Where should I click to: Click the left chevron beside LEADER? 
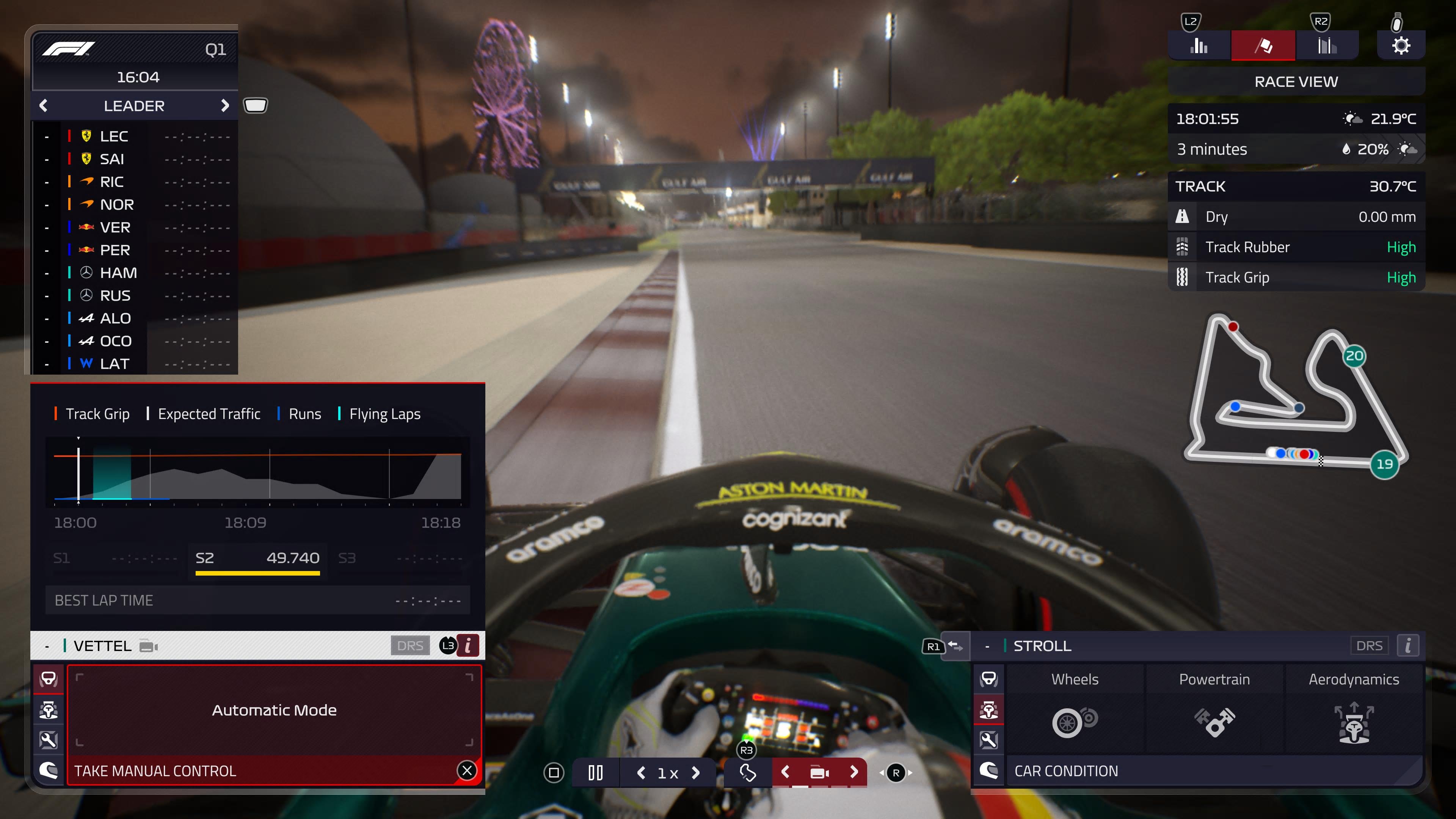click(43, 105)
